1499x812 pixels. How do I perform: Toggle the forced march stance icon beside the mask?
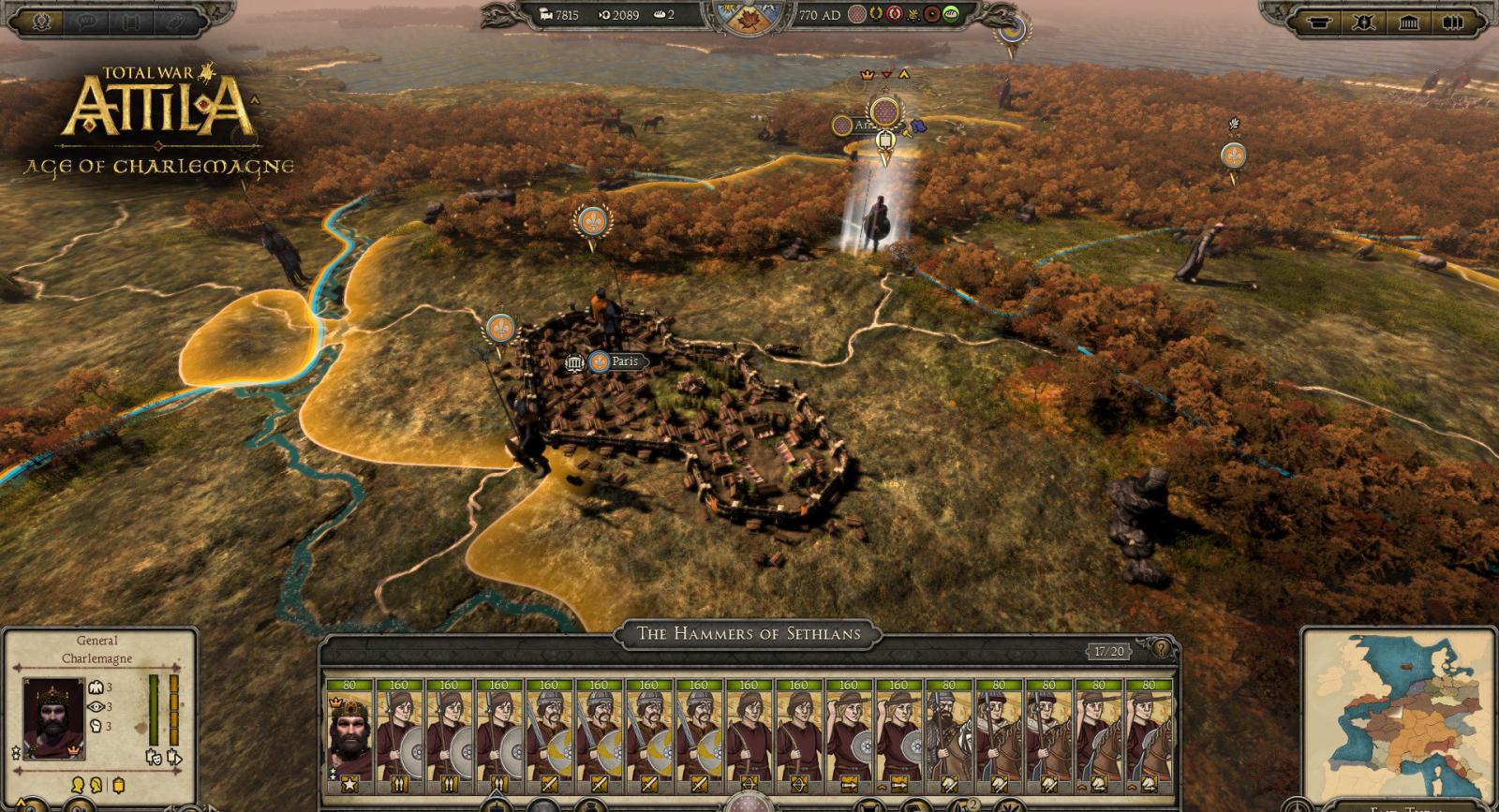click(174, 758)
